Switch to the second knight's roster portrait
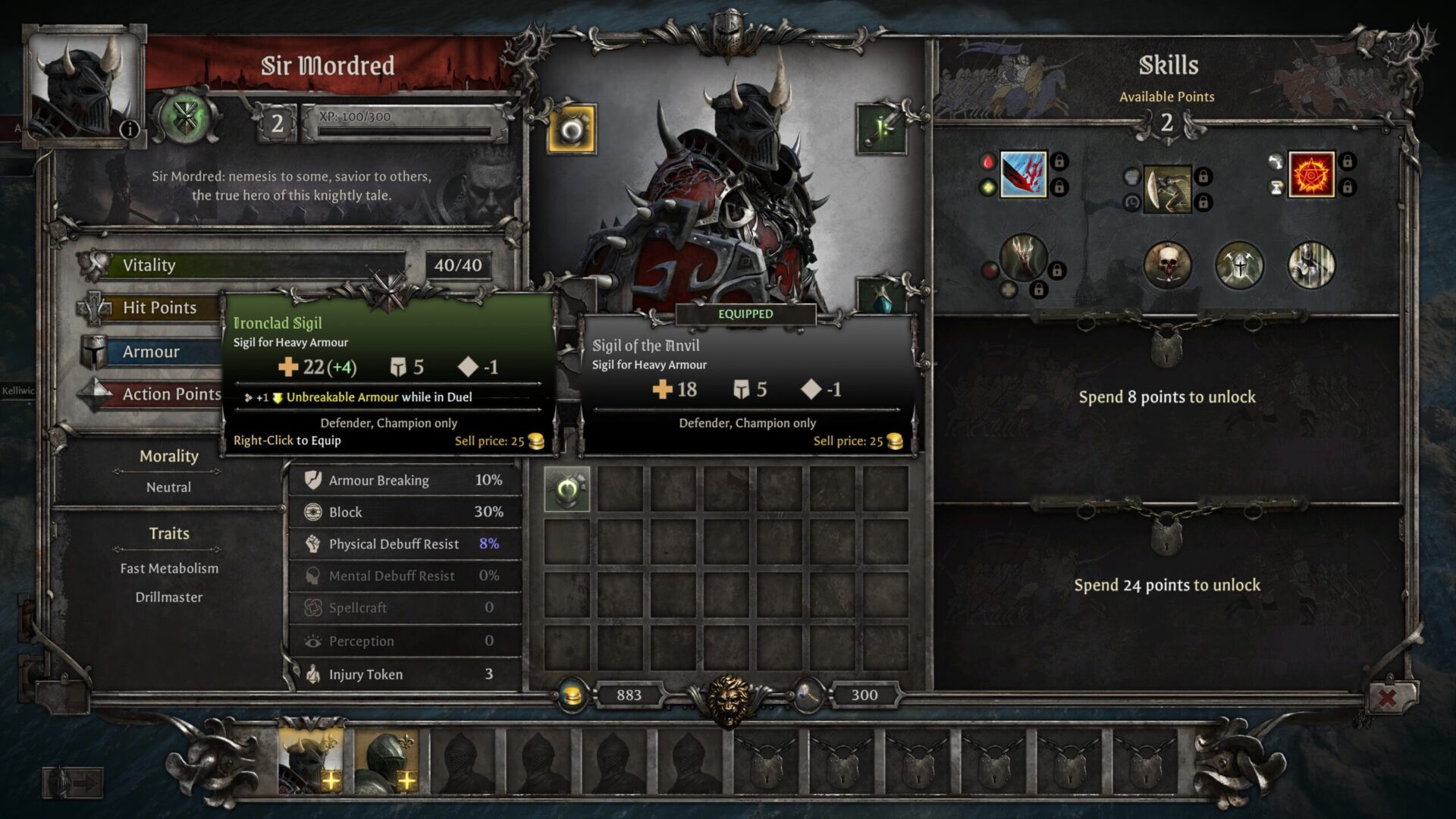This screenshot has width=1456, height=819. tap(386, 760)
